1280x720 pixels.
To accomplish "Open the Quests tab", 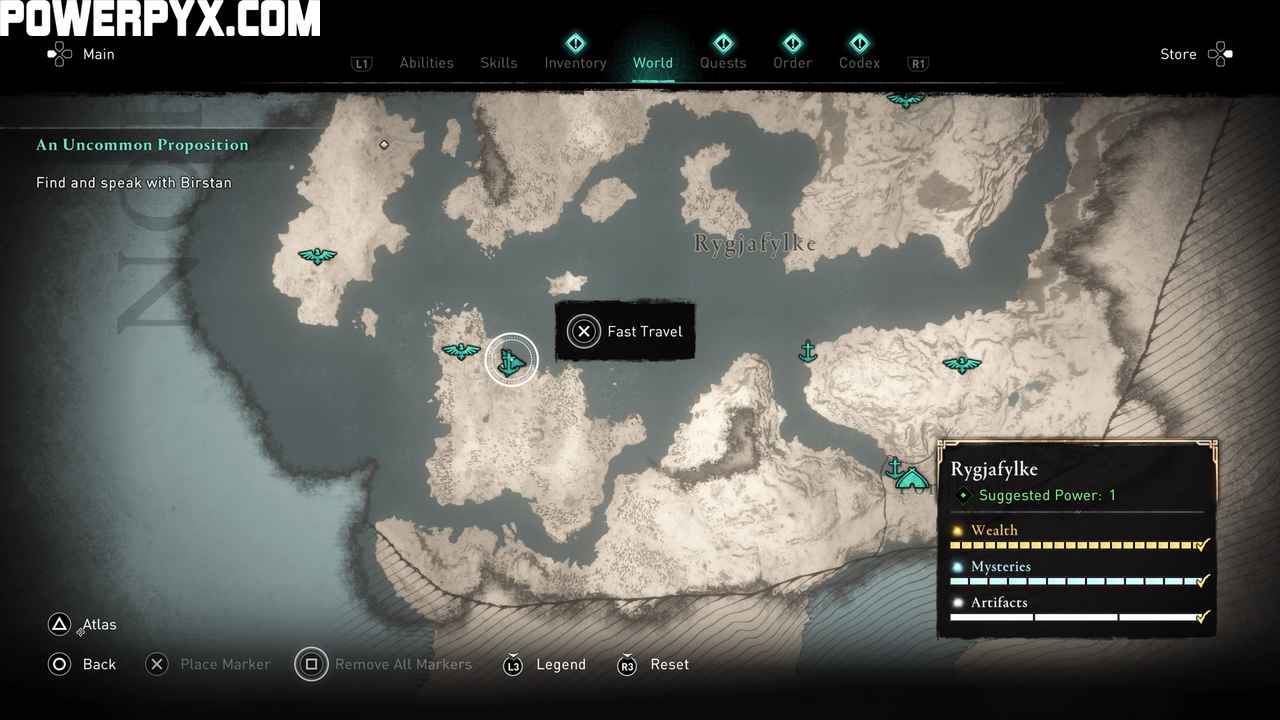I will point(723,63).
